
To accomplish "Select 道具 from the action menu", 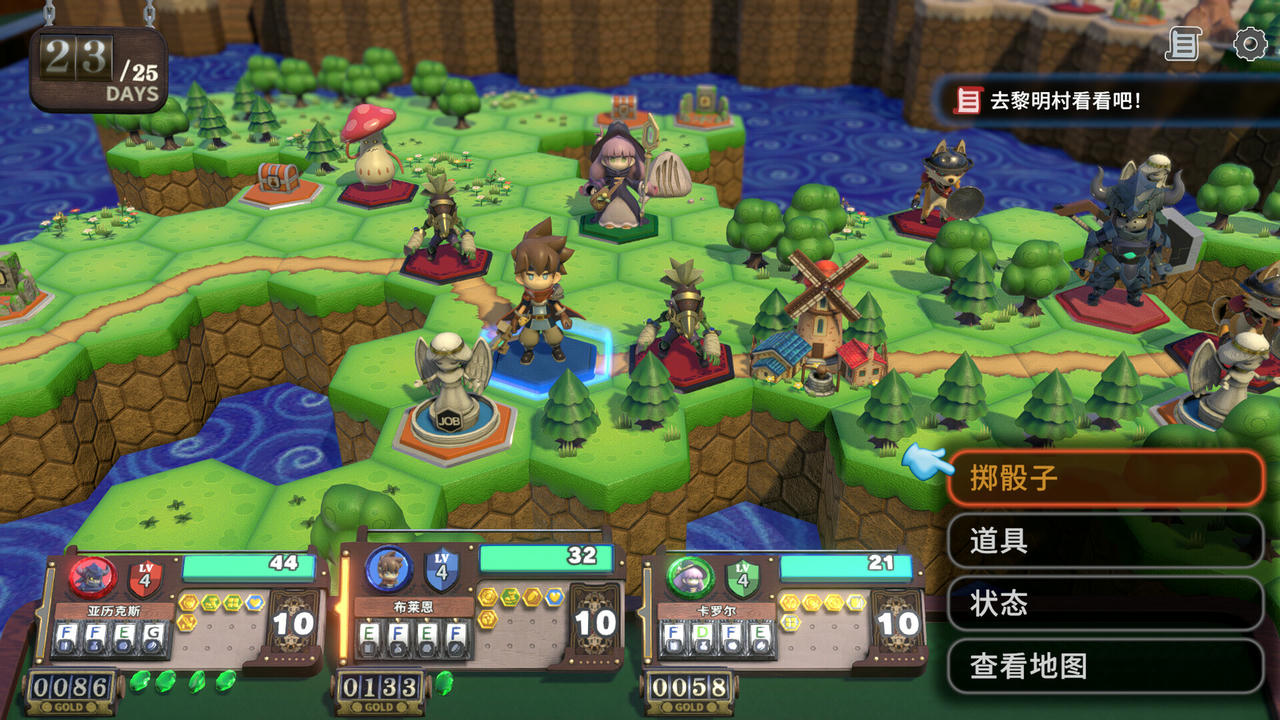I will [x=1103, y=543].
